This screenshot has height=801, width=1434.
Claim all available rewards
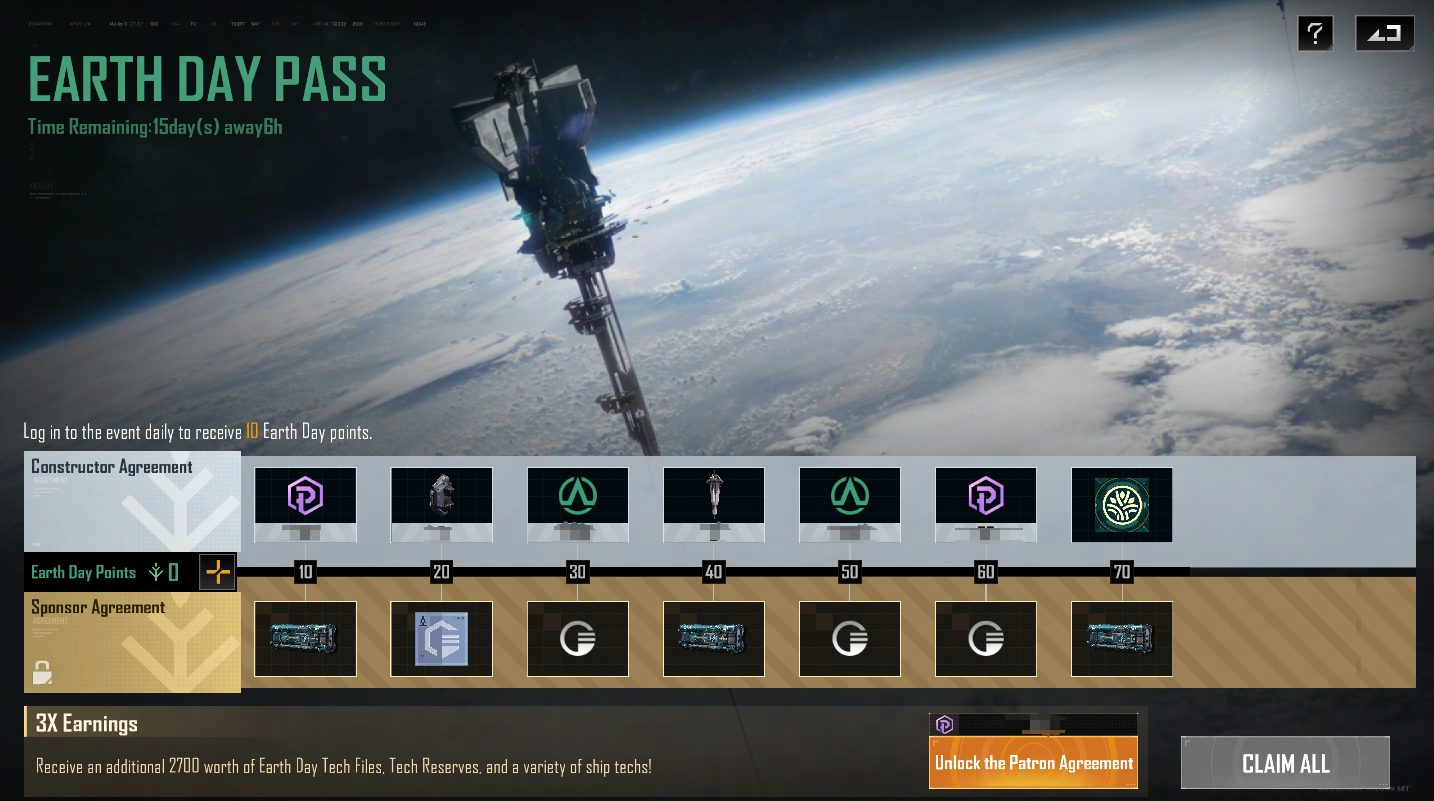coord(1285,764)
